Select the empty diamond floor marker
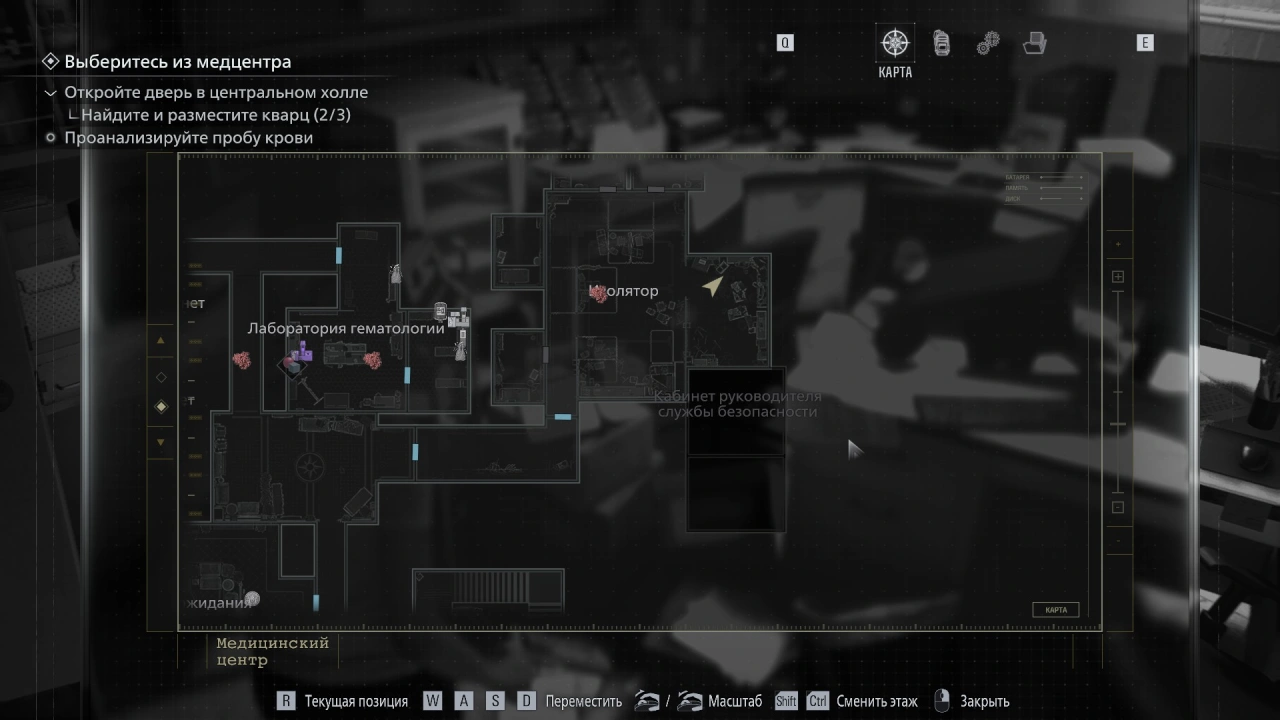 tap(161, 377)
